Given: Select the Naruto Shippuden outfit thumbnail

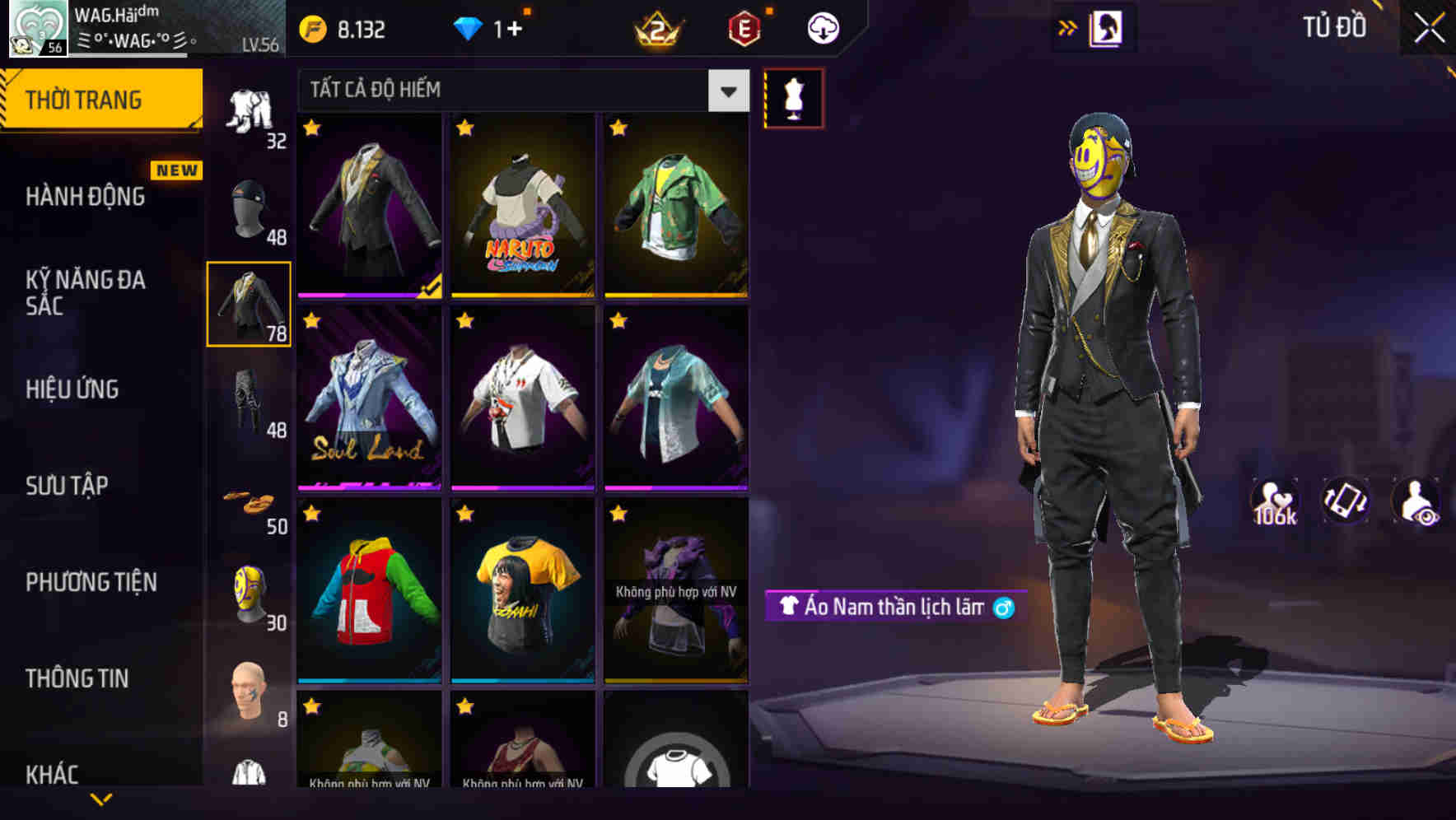Looking at the screenshot, I should (522, 206).
